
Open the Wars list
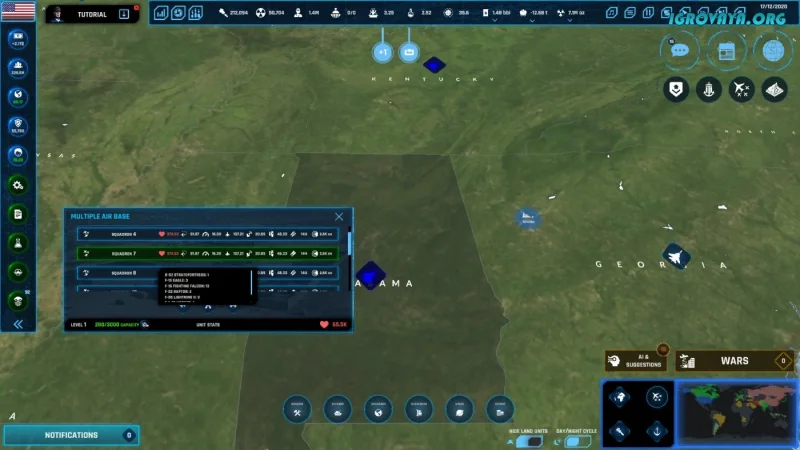tap(735, 361)
